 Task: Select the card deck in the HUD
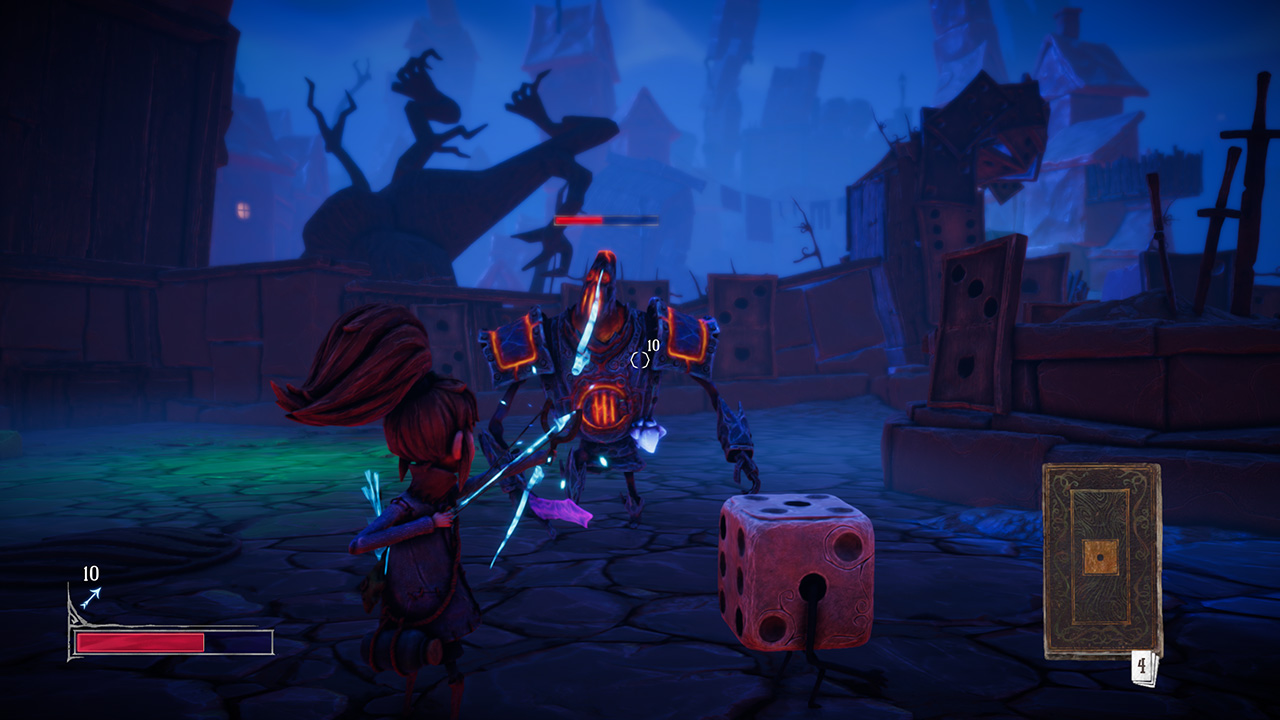tap(1102, 560)
